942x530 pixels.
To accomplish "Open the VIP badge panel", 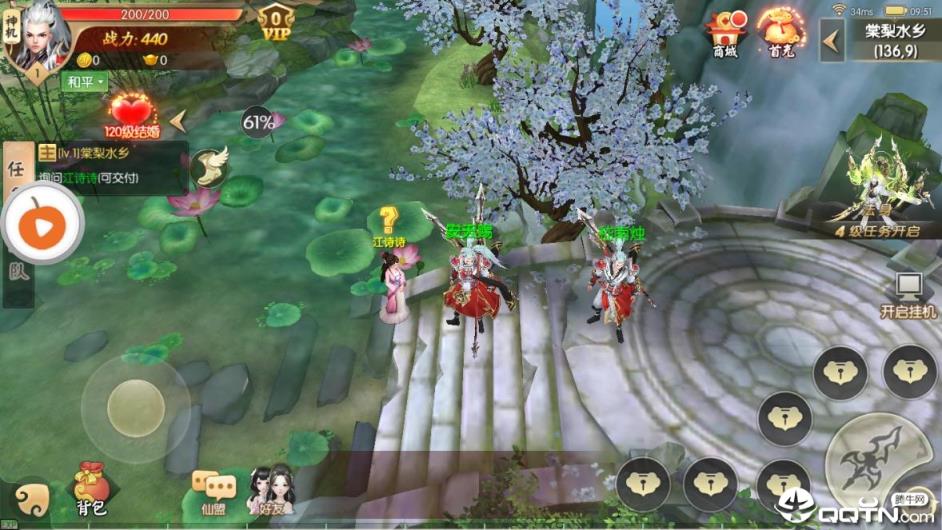I will click(x=275, y=21).
